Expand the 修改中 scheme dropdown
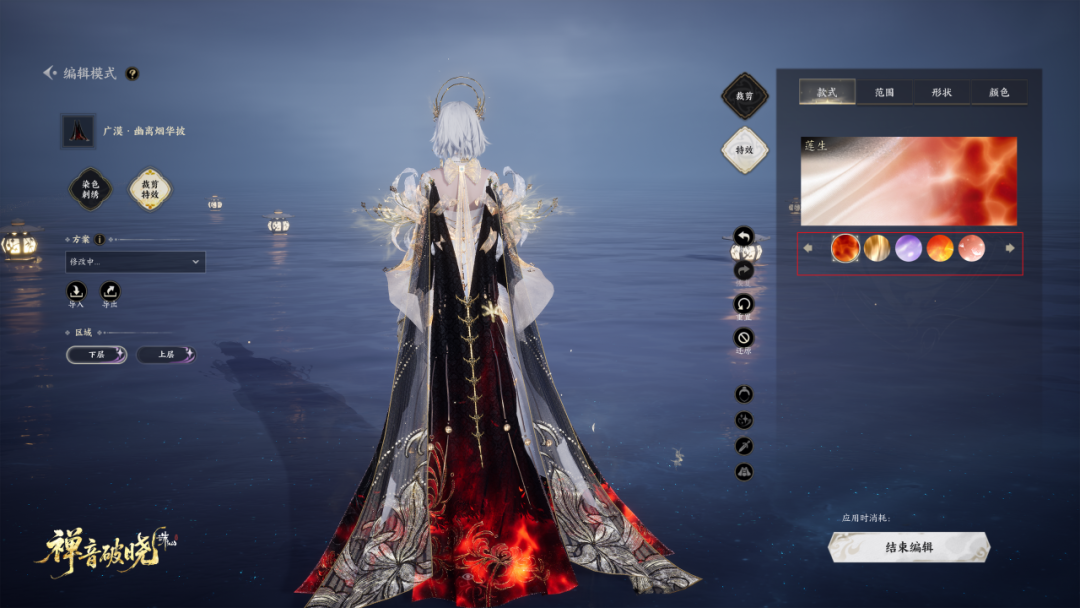 tap(135, 262)
